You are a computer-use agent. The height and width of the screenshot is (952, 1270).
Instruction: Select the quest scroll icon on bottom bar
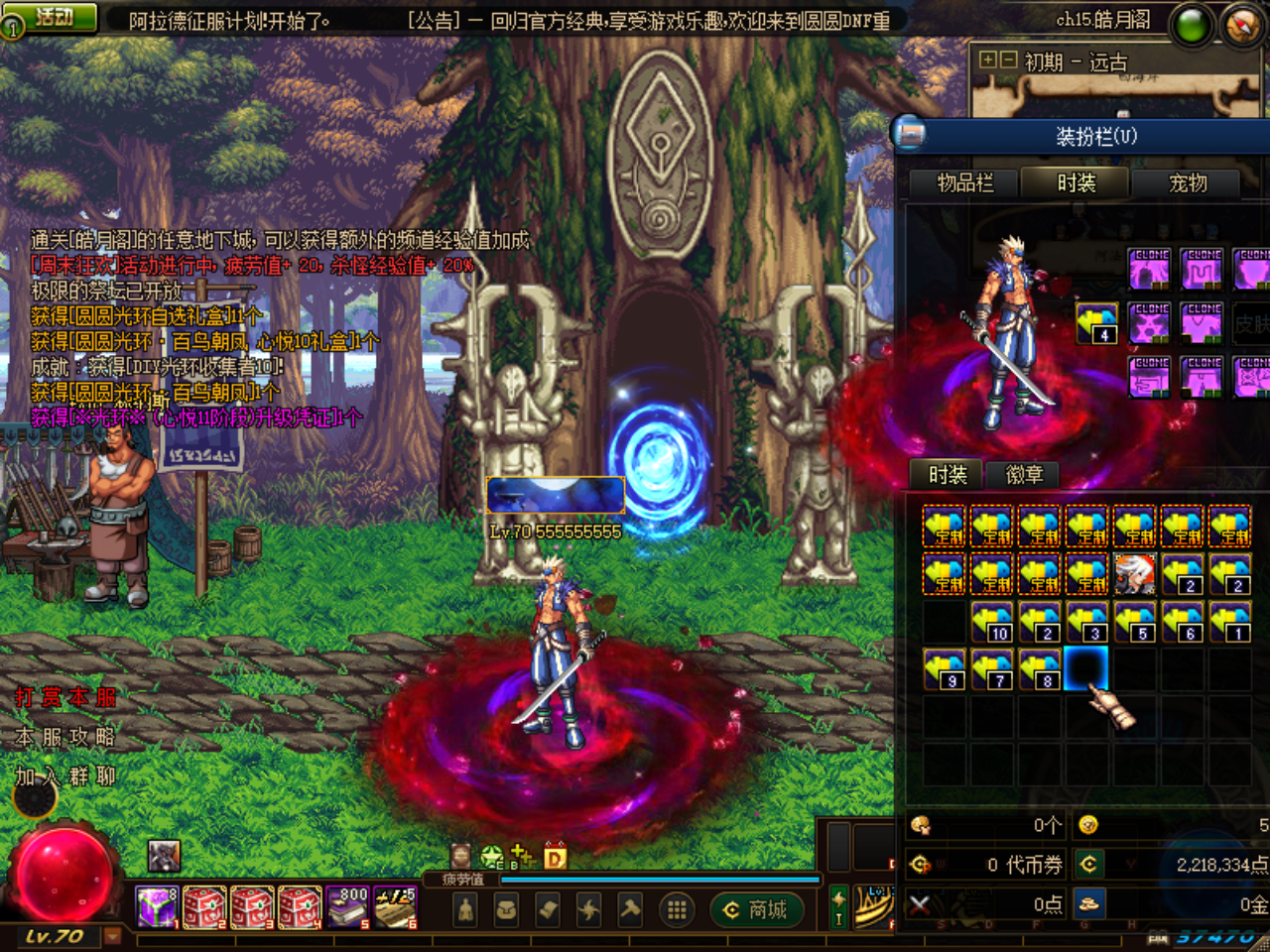pos(548,909)
